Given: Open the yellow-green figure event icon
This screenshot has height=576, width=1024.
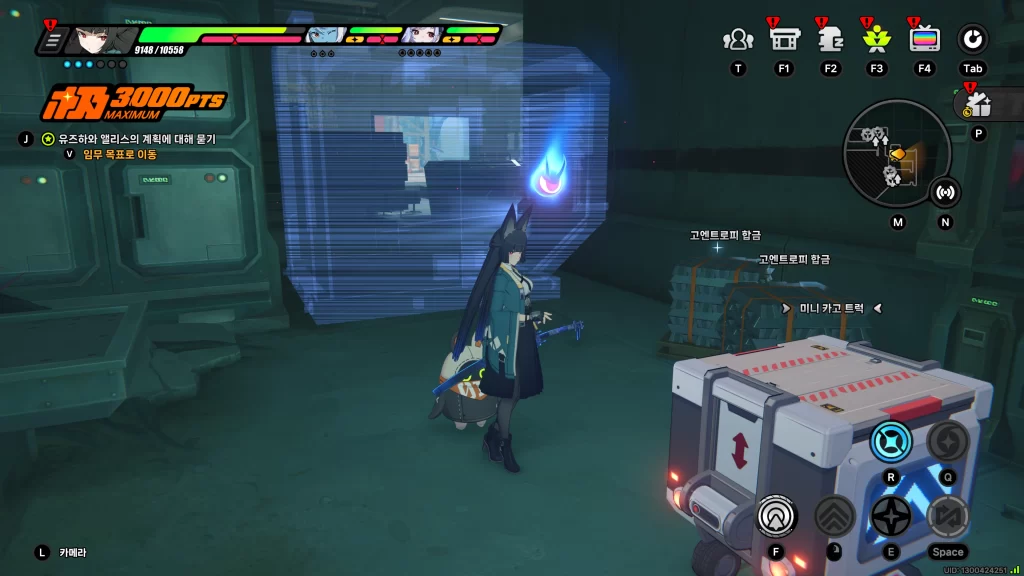Looking at the screenshot, I should tap(876, 40).
